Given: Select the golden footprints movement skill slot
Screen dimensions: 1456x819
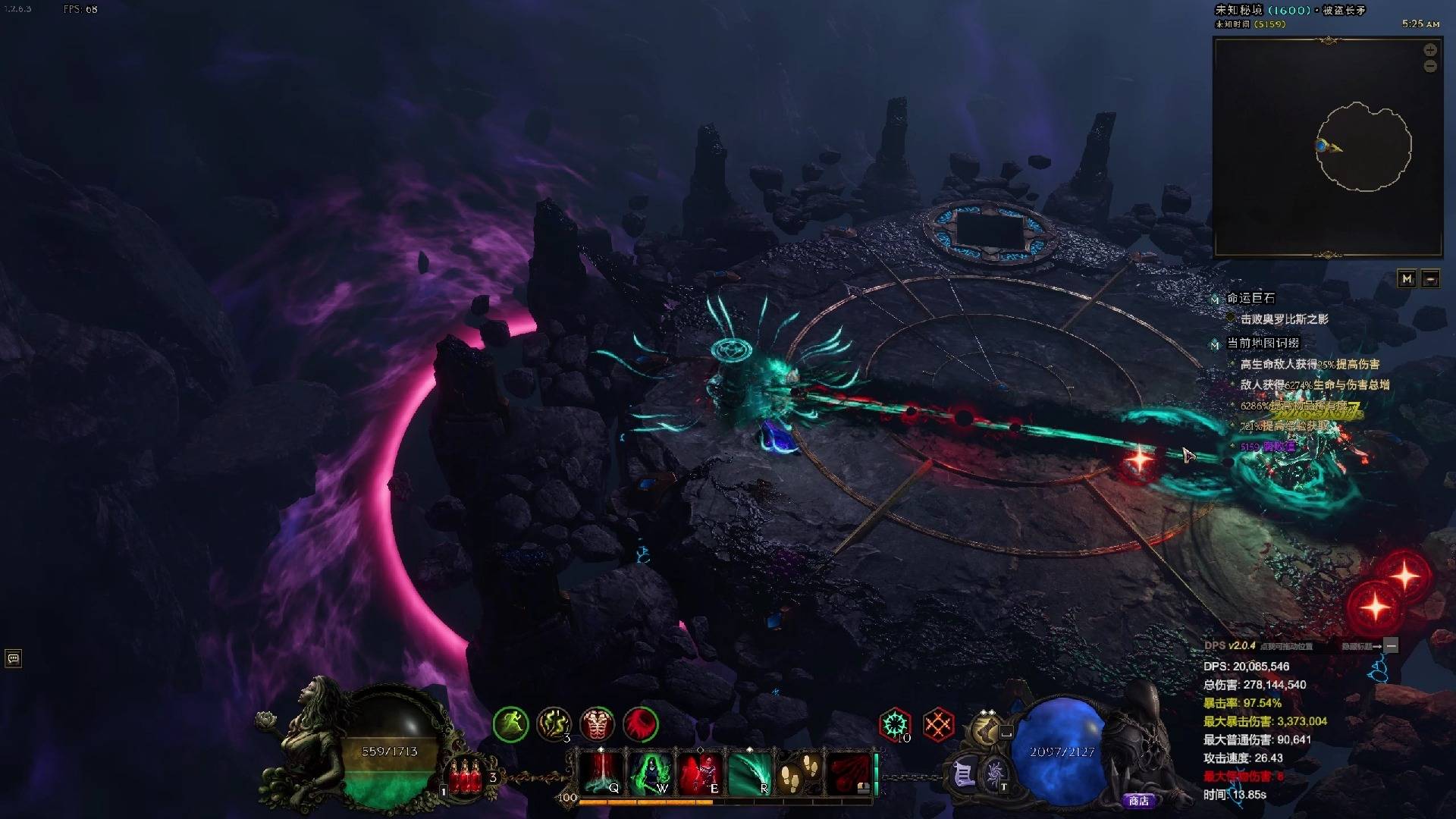Looking at the screenshot, I should 799,772.
